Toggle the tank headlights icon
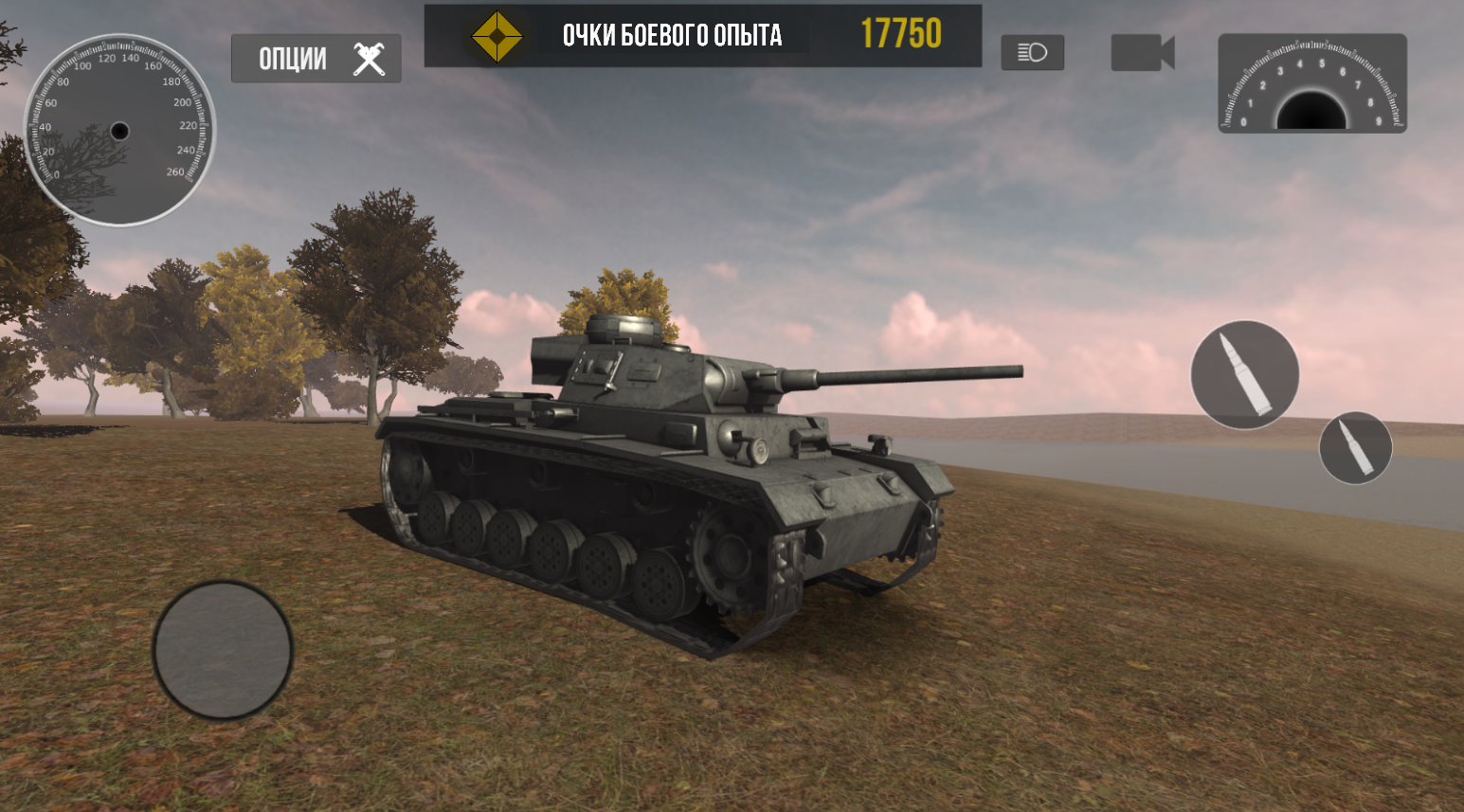The width and height of the screenshot is (1464, 812). (1032, 53)
